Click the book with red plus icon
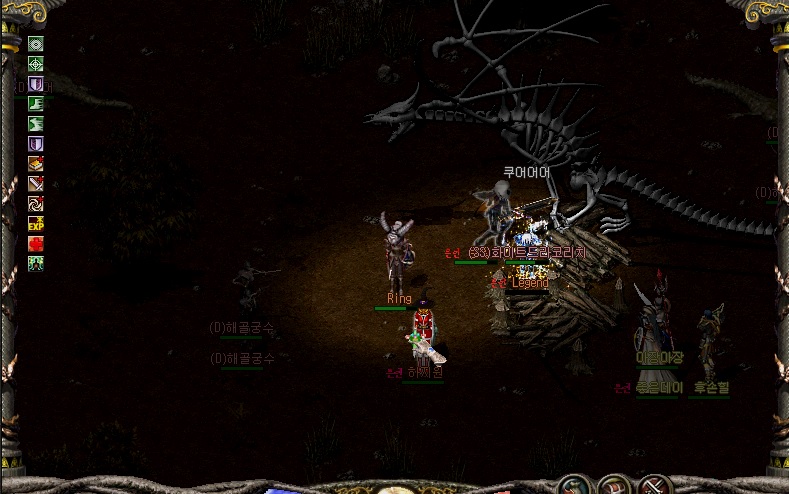Viewport: 789px width, 494px height. [36, 164]
